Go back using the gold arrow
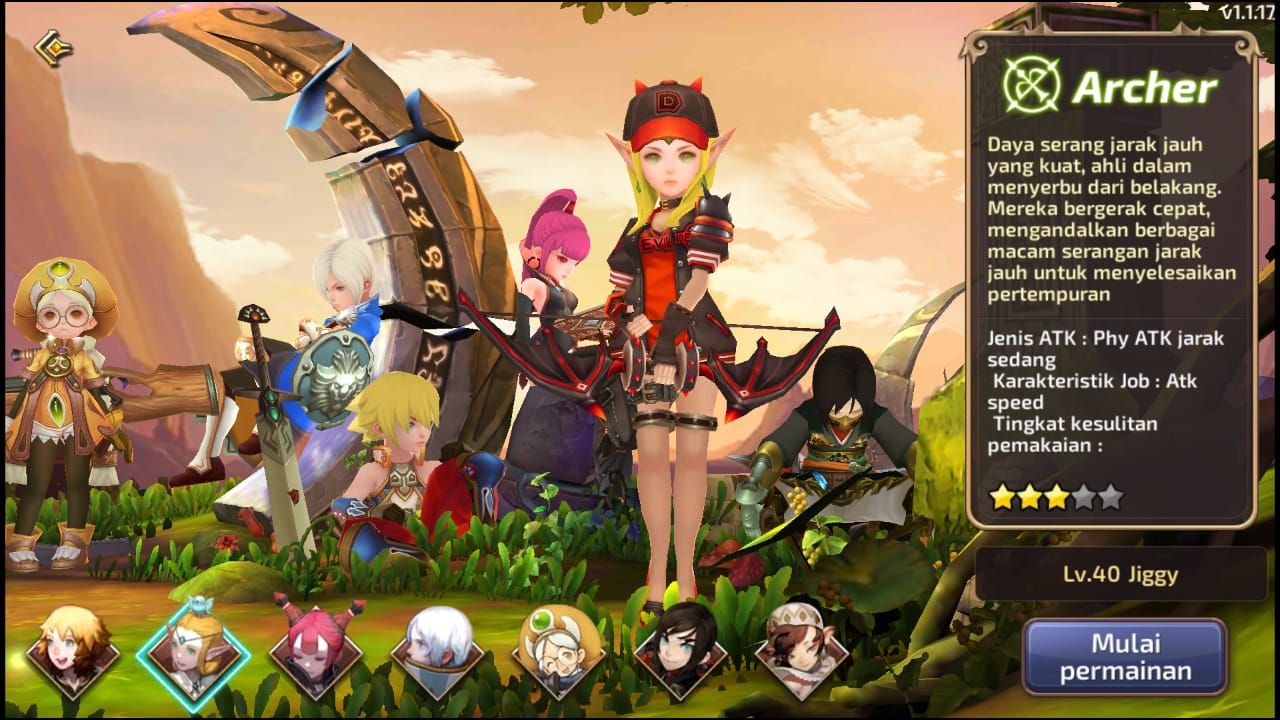Screen dimensions: 1280x720 (x=51, y=48)
